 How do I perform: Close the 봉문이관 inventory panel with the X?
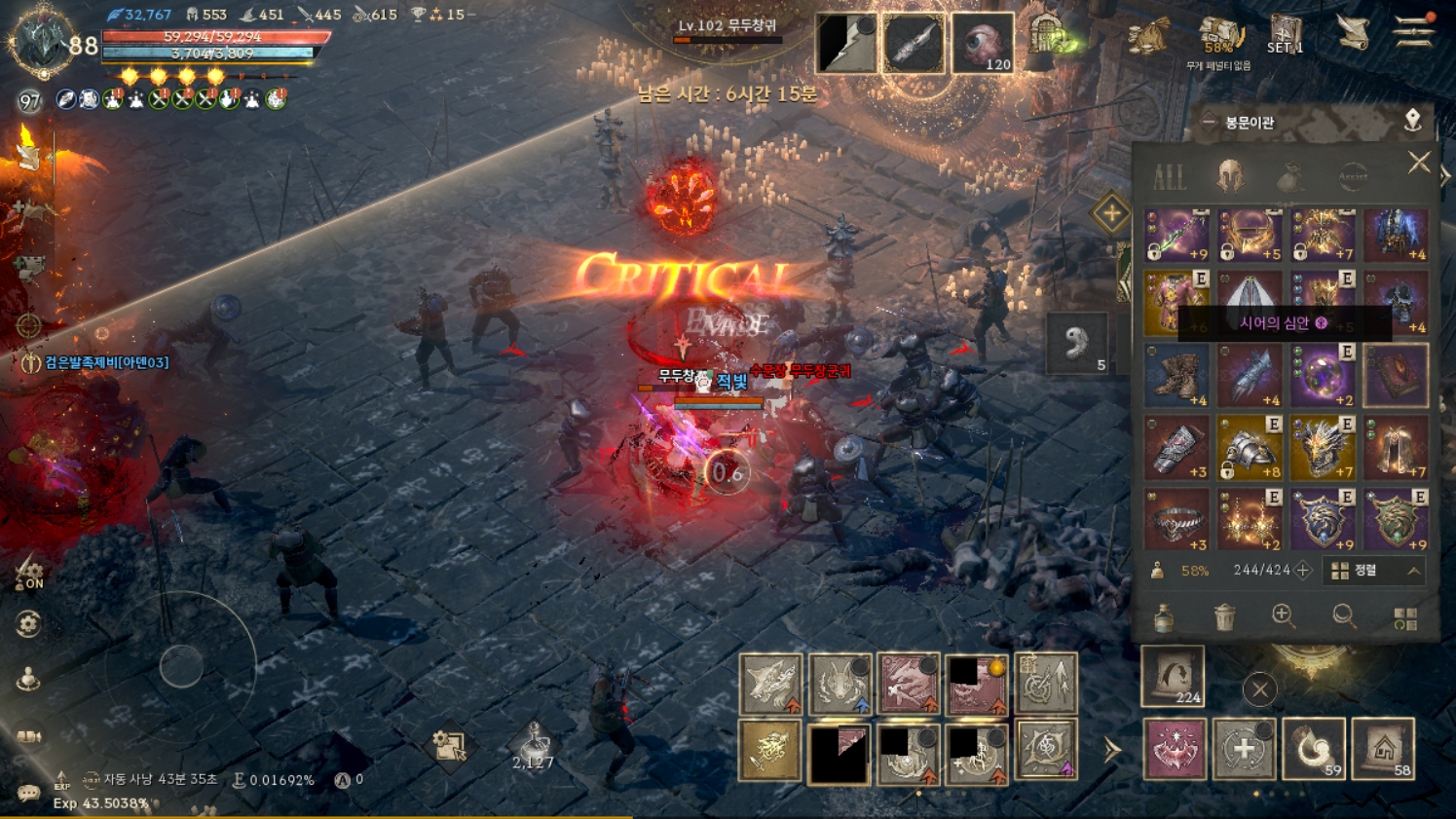(x=1419, y=162)
